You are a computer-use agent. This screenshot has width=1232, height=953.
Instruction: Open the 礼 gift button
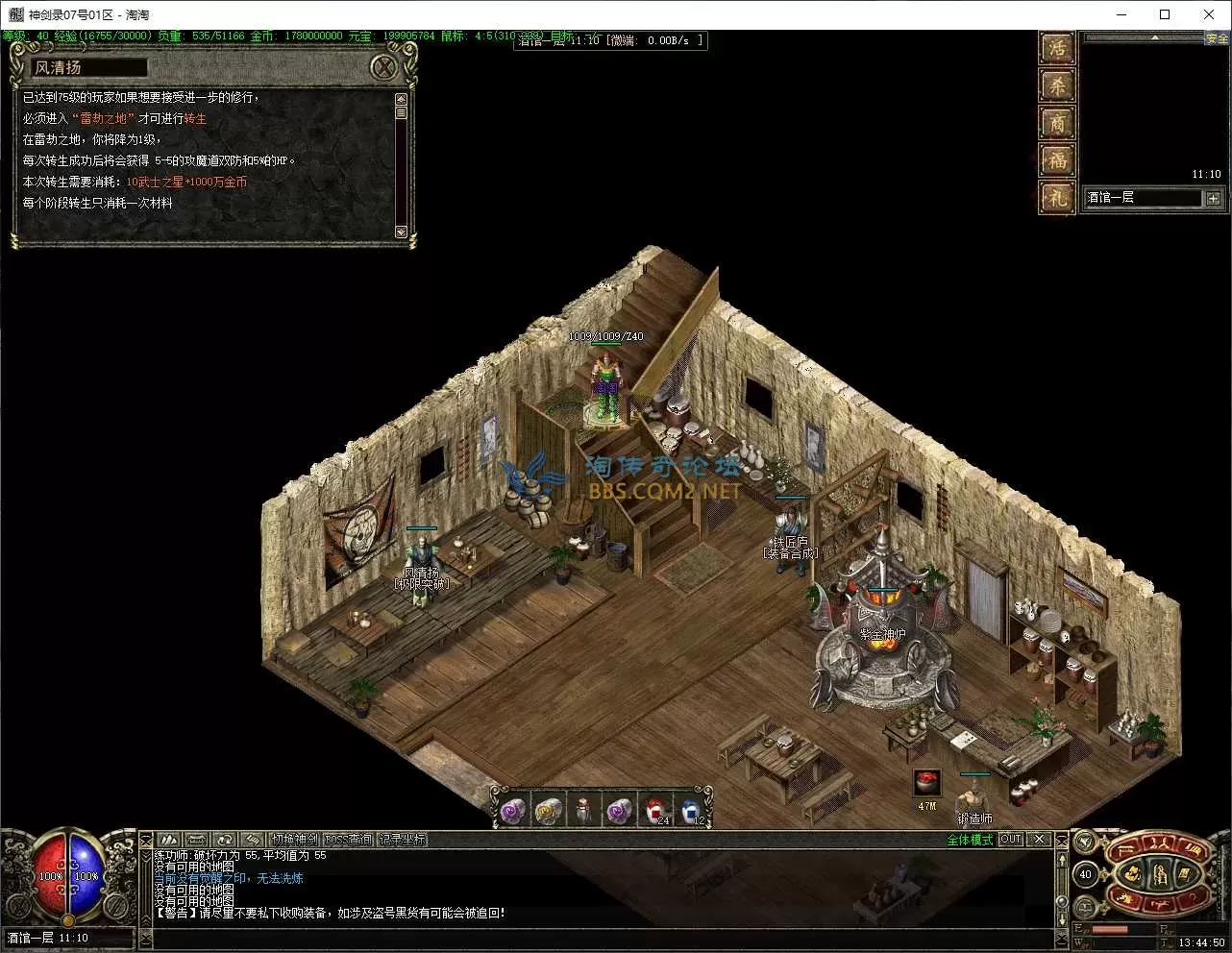1057,197
